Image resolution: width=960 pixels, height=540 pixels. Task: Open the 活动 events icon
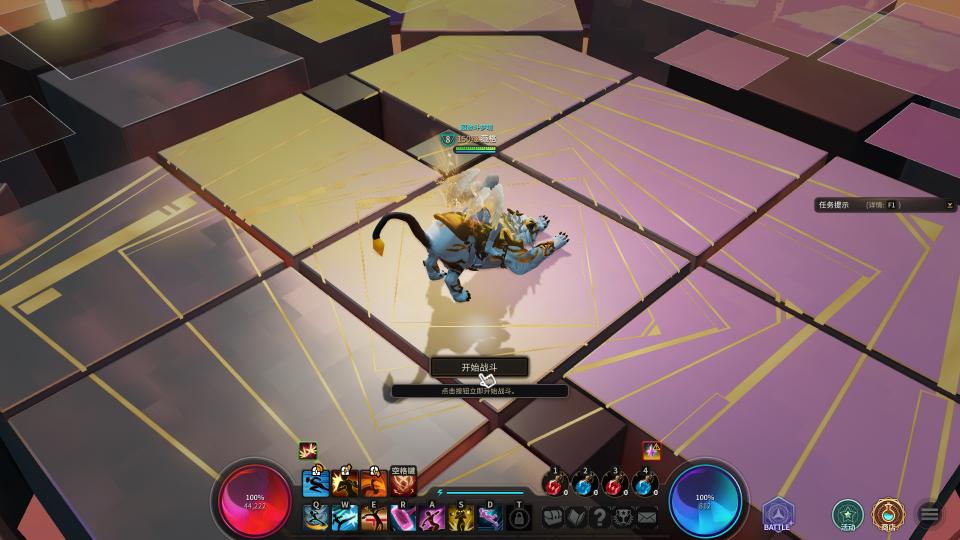tap(848, 514)
